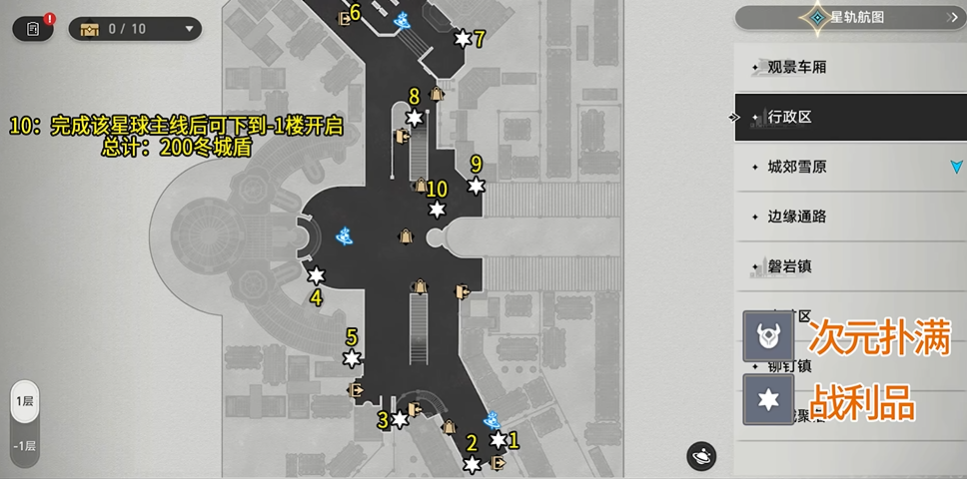The width and height of the screenshot is (967, 479).
Task: Switch the map to floor 1层
Action: (x=25, y=402)
